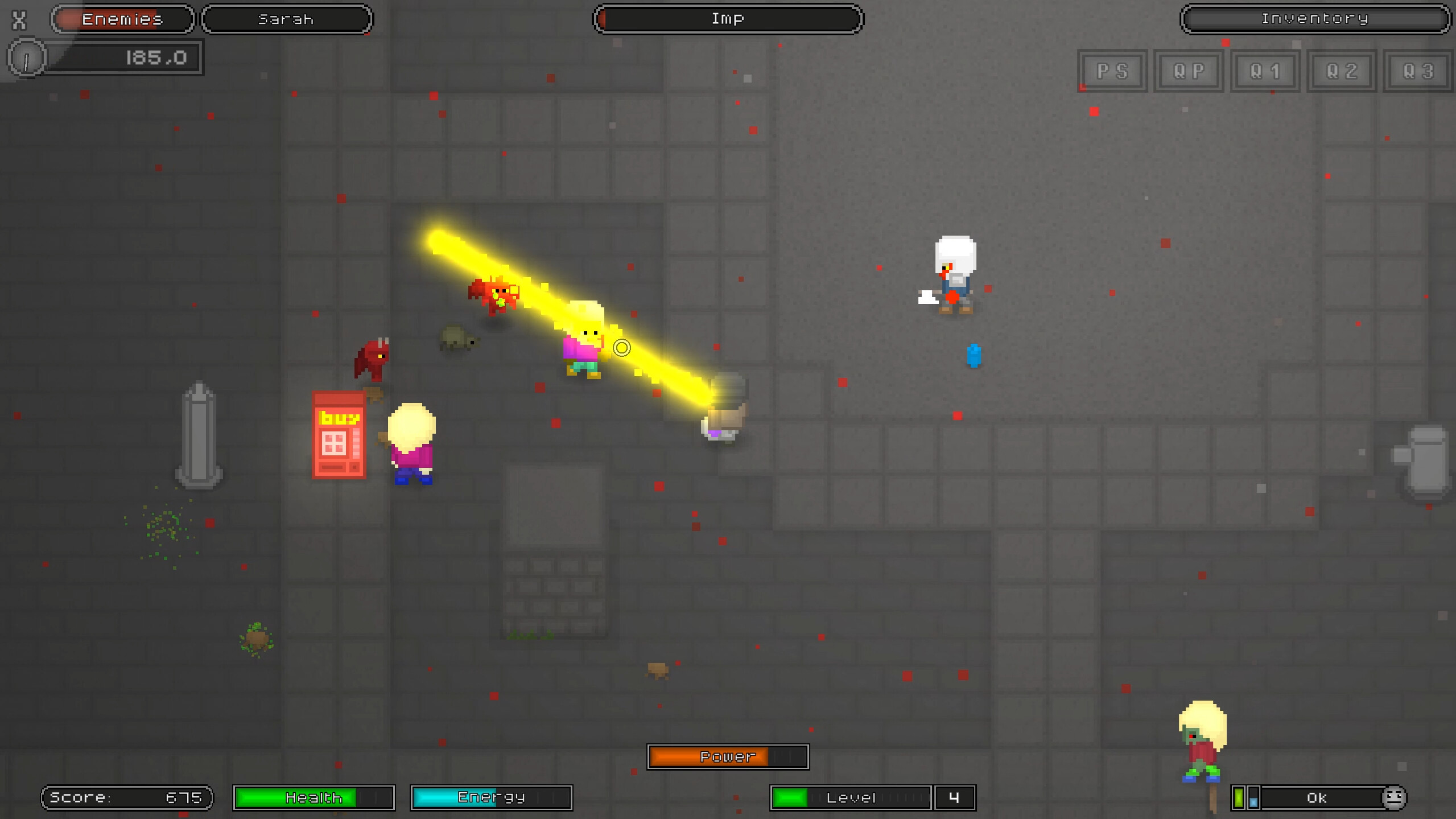Click the smiley face icon next to the Ok bar
This screenshot has width=1456, height=819.
pos(1393,797)
